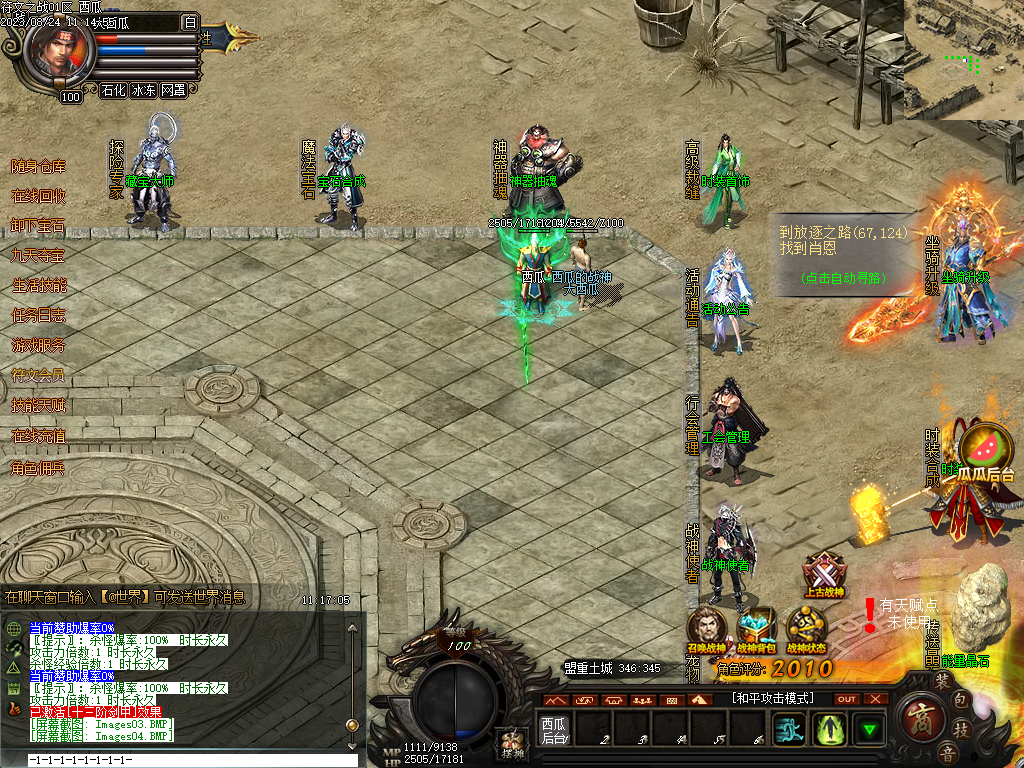Select the 西瓜后台 hotbar slot
This screenshot has height=768, width=1024.
coord(554,729)
